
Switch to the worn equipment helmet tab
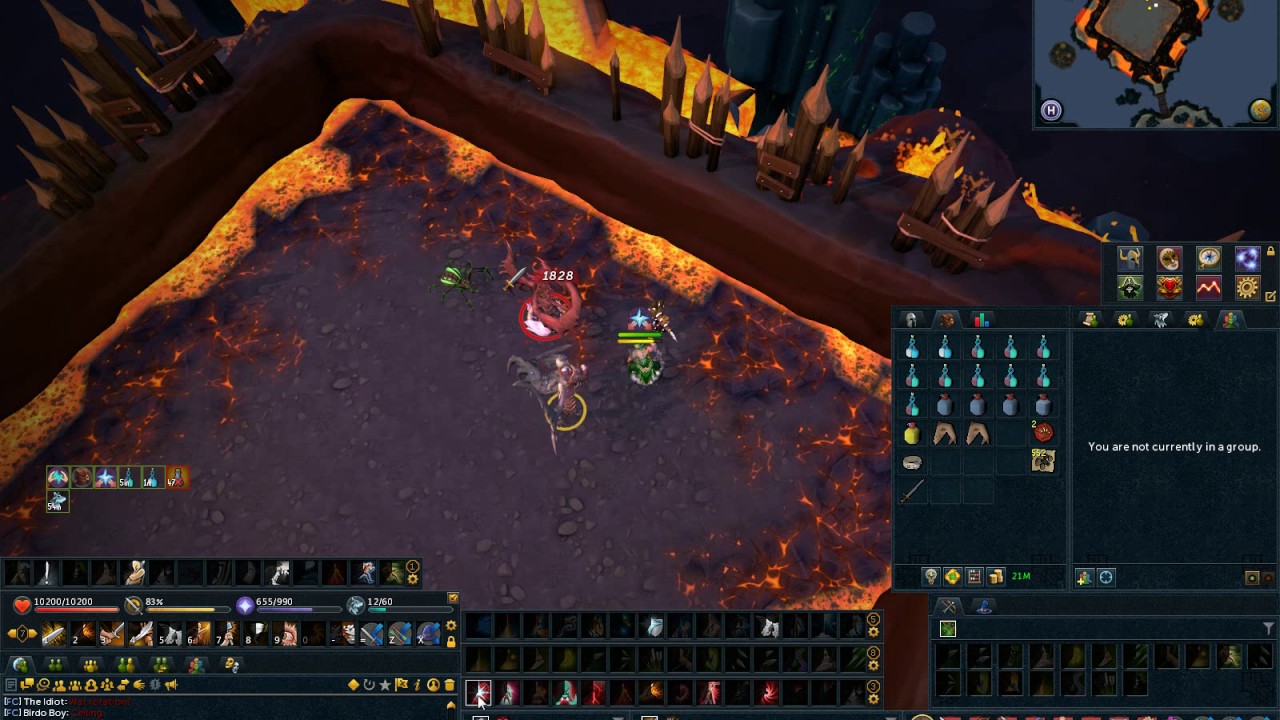911,320
